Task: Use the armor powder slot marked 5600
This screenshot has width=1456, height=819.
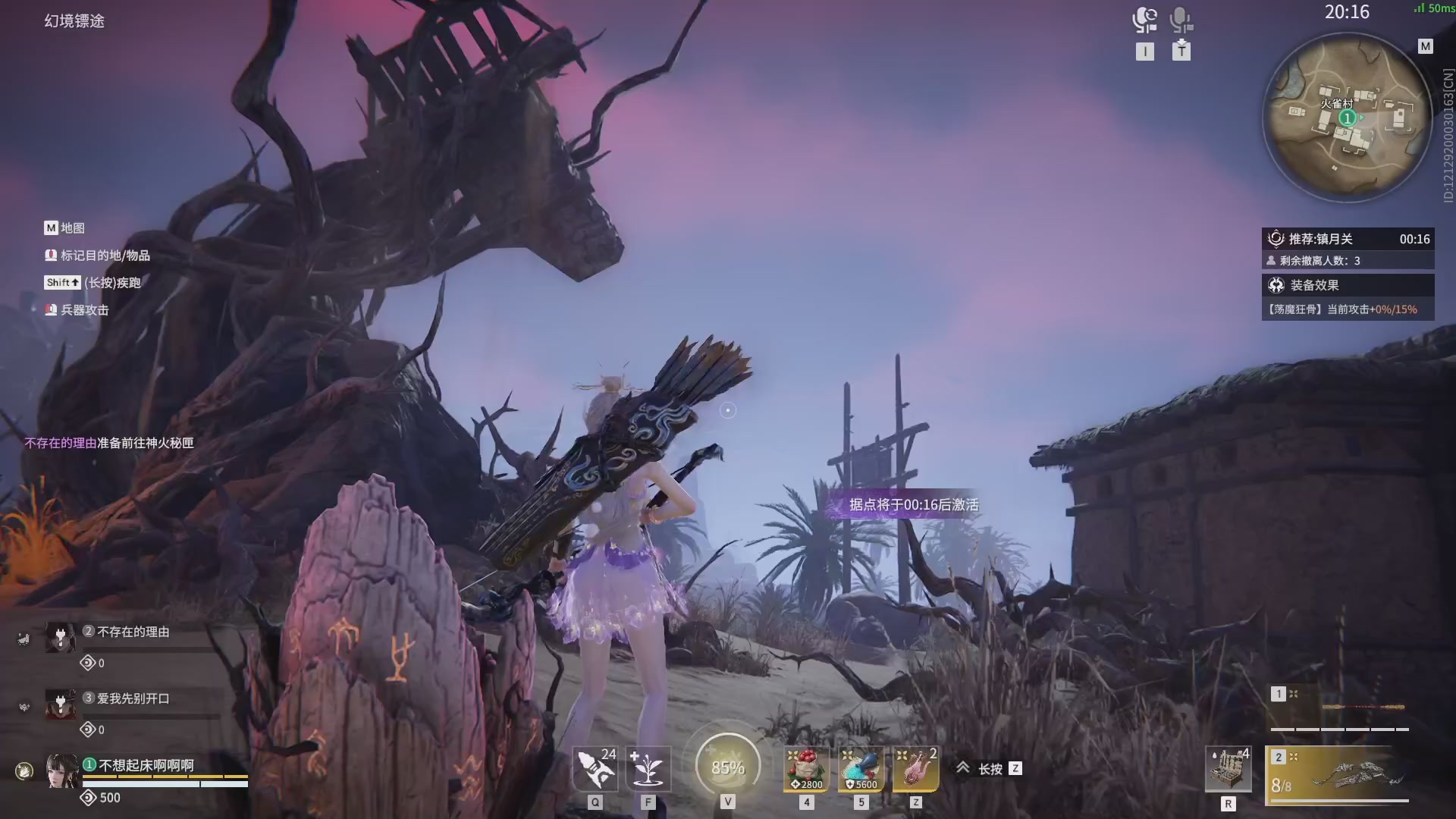Action: point(861,768)
